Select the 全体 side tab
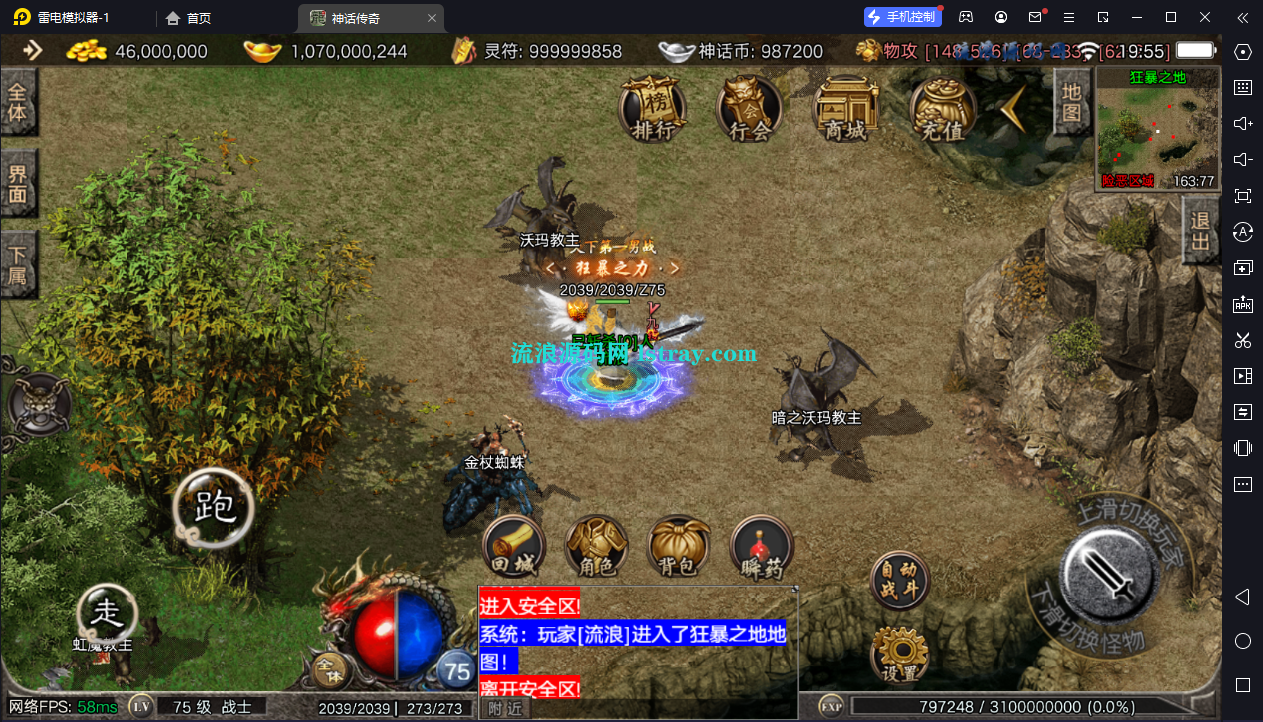The width and height of the screenshot is (1263, 722). tap(18, 101)
